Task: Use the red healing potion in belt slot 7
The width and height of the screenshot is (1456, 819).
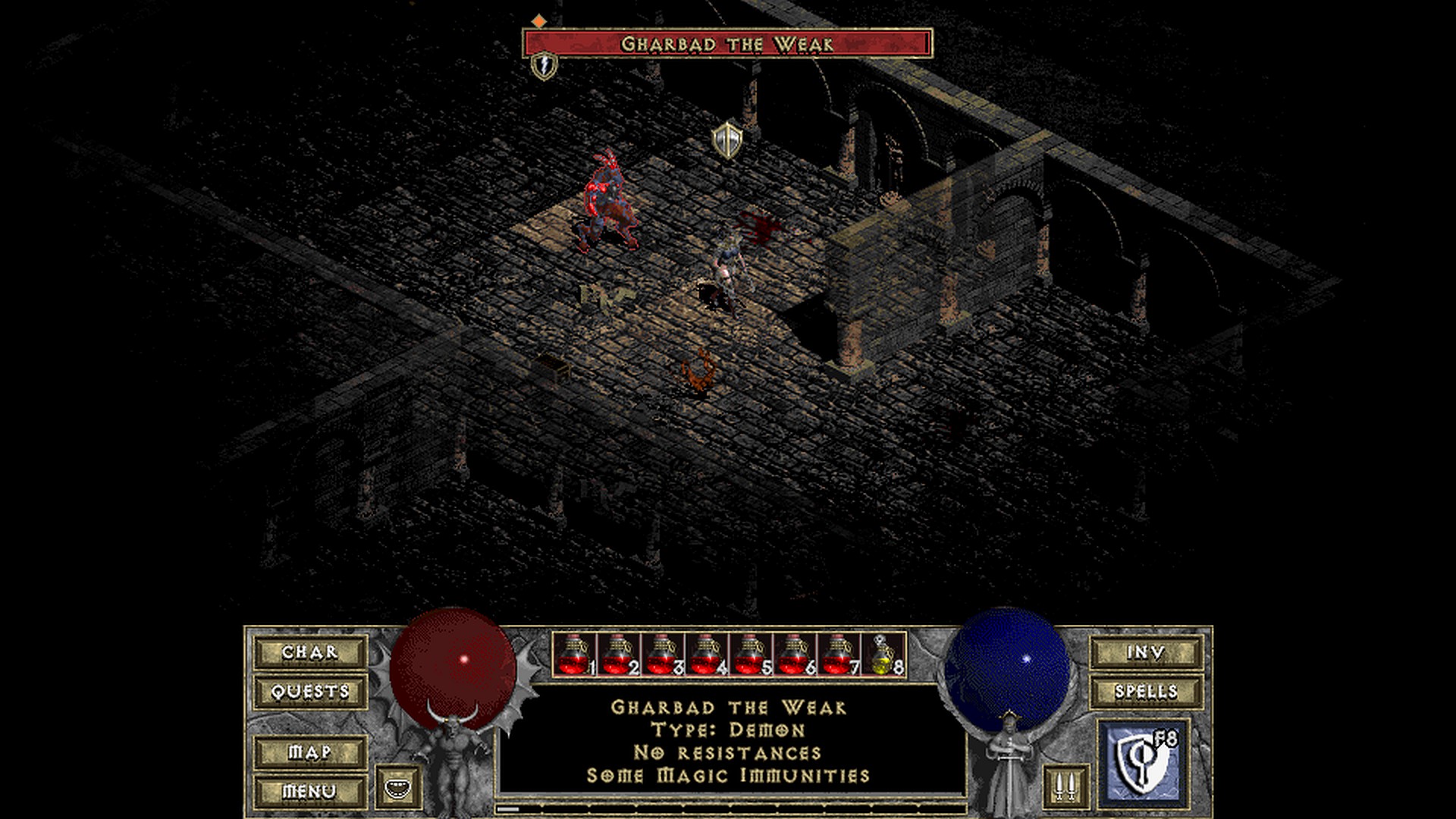Action: [838, 654]
